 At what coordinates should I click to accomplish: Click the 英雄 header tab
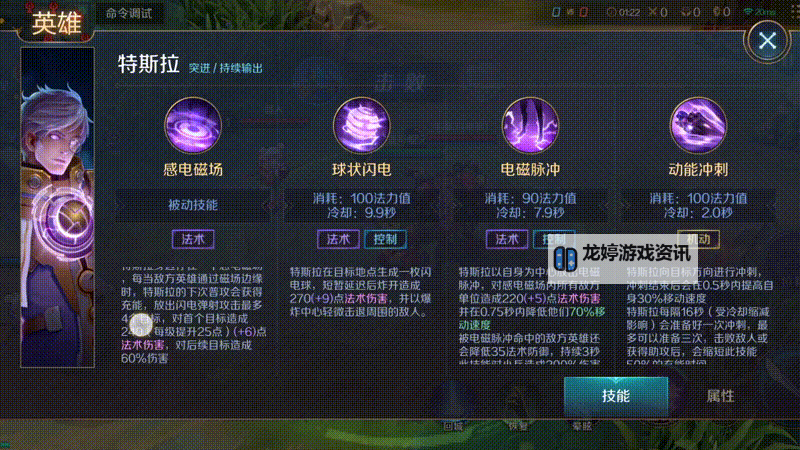[58, 25]
